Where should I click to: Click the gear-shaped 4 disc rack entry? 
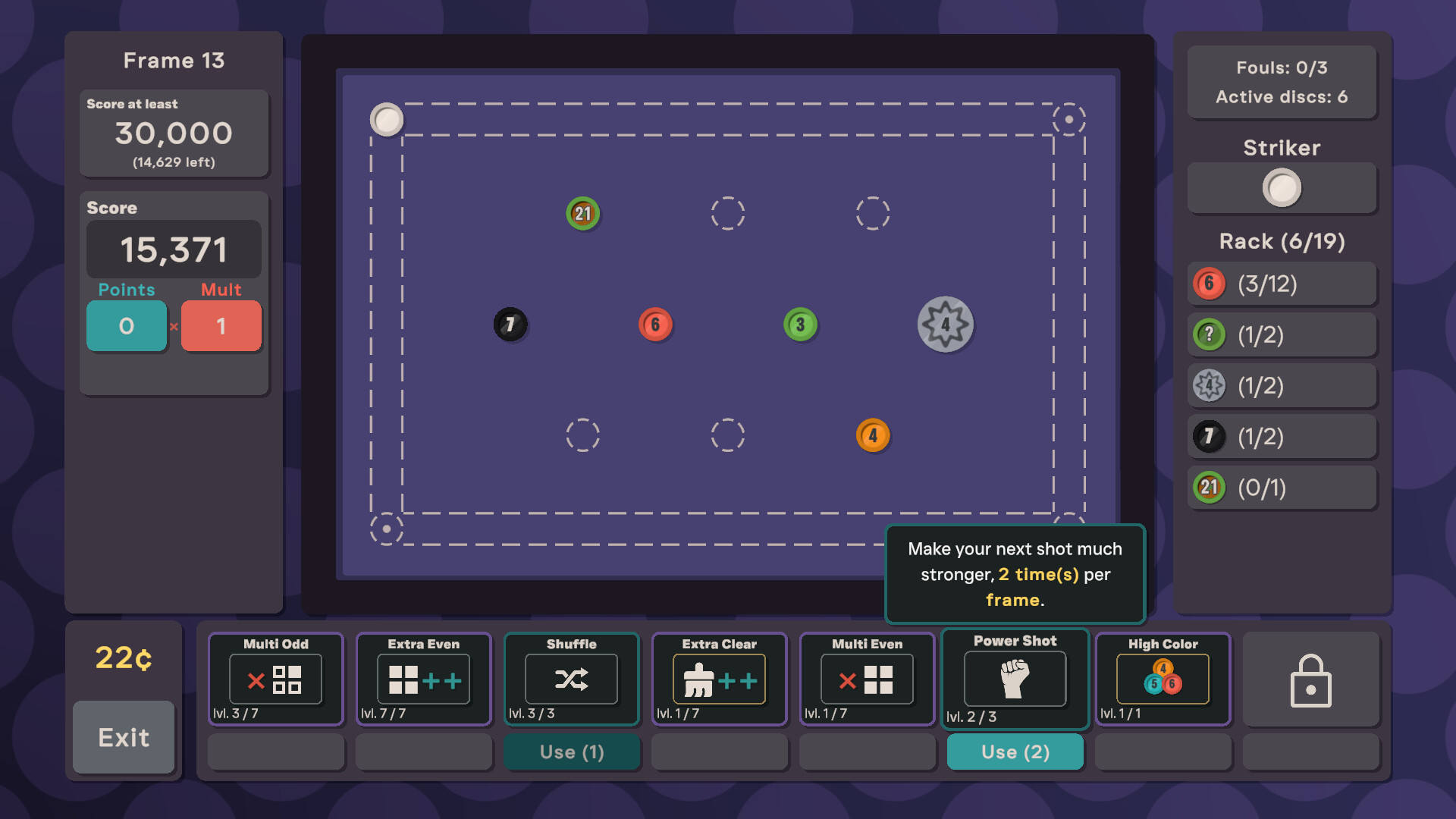tap(1210, 385)
